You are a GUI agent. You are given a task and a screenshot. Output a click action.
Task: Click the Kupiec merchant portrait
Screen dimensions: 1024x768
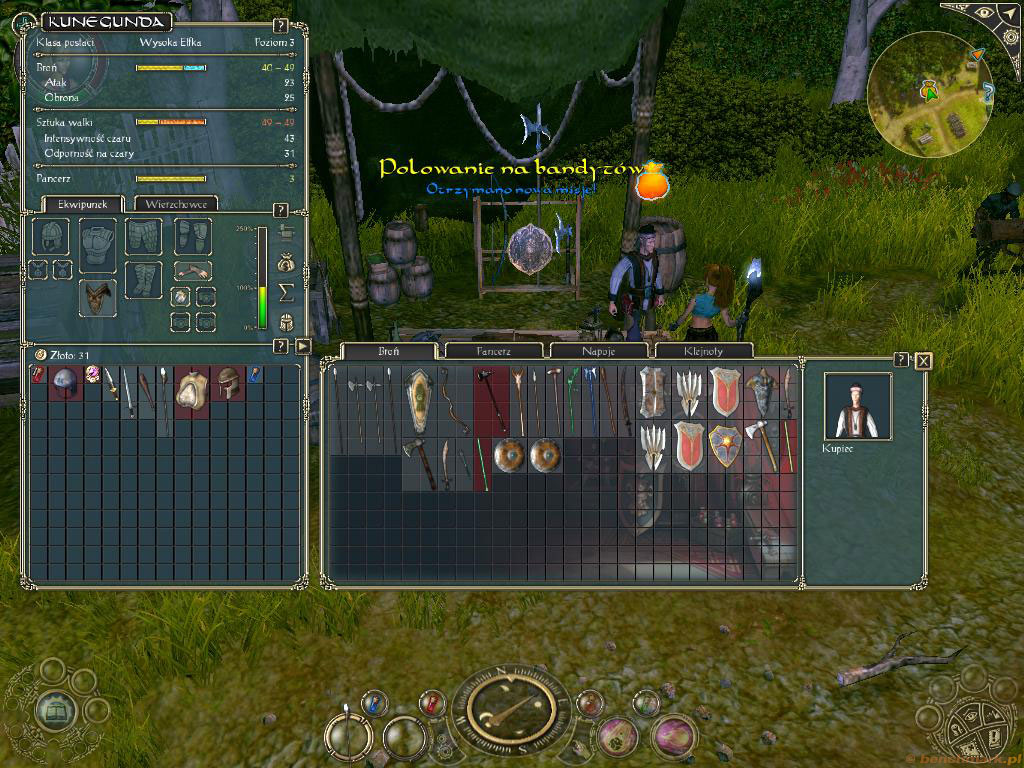(x=857, y=406)
